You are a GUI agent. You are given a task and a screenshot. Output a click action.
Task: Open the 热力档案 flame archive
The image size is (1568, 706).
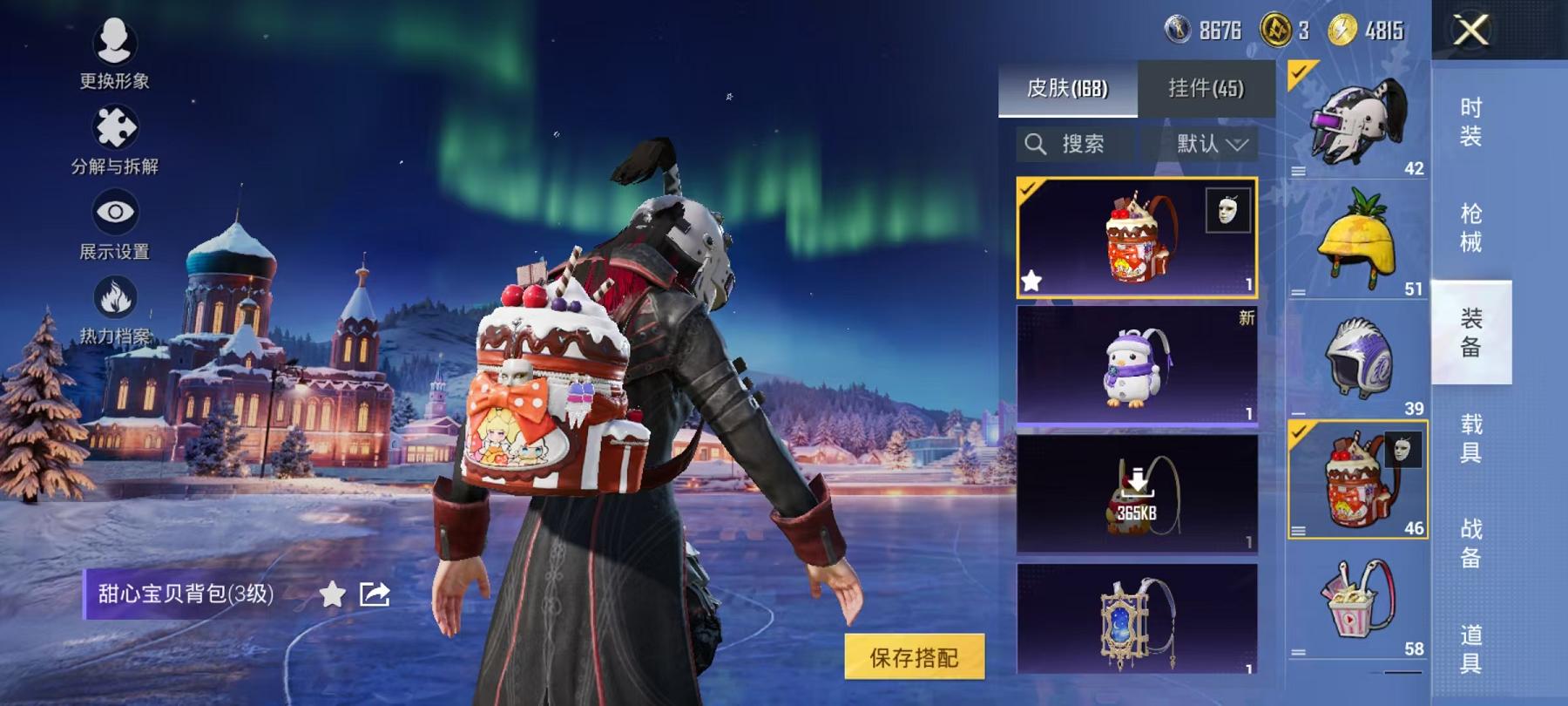click(x=114, y=296)
